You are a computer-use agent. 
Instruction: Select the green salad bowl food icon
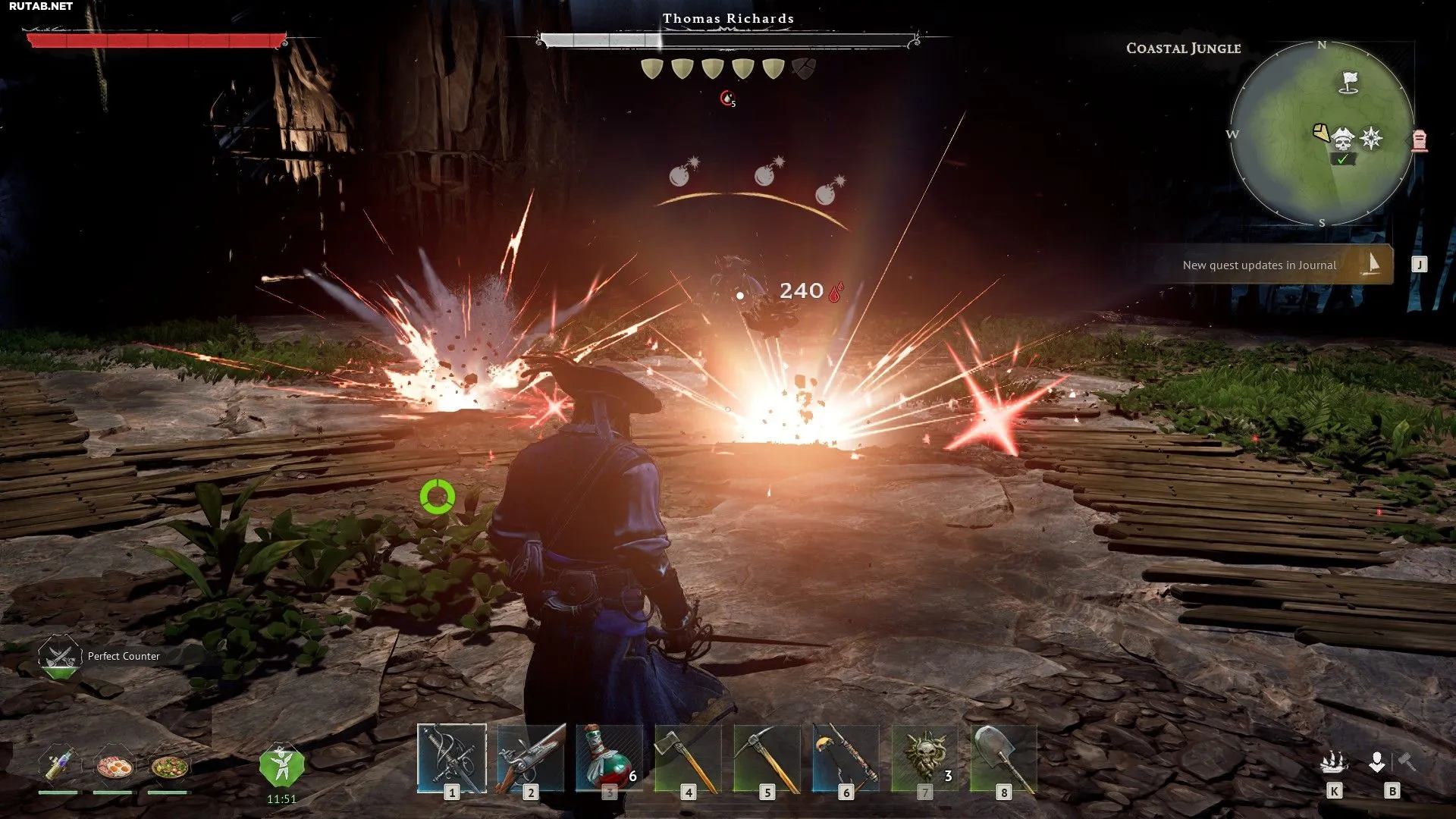pos(169,766)
